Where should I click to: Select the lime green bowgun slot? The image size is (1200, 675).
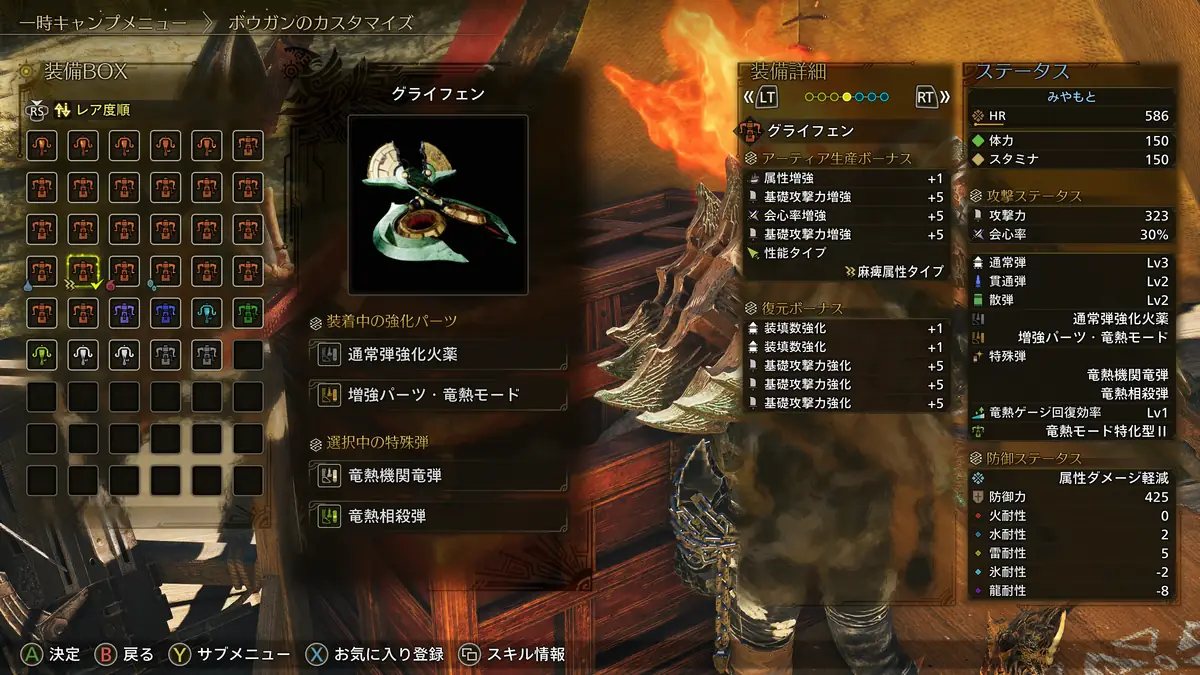[42, 354]
